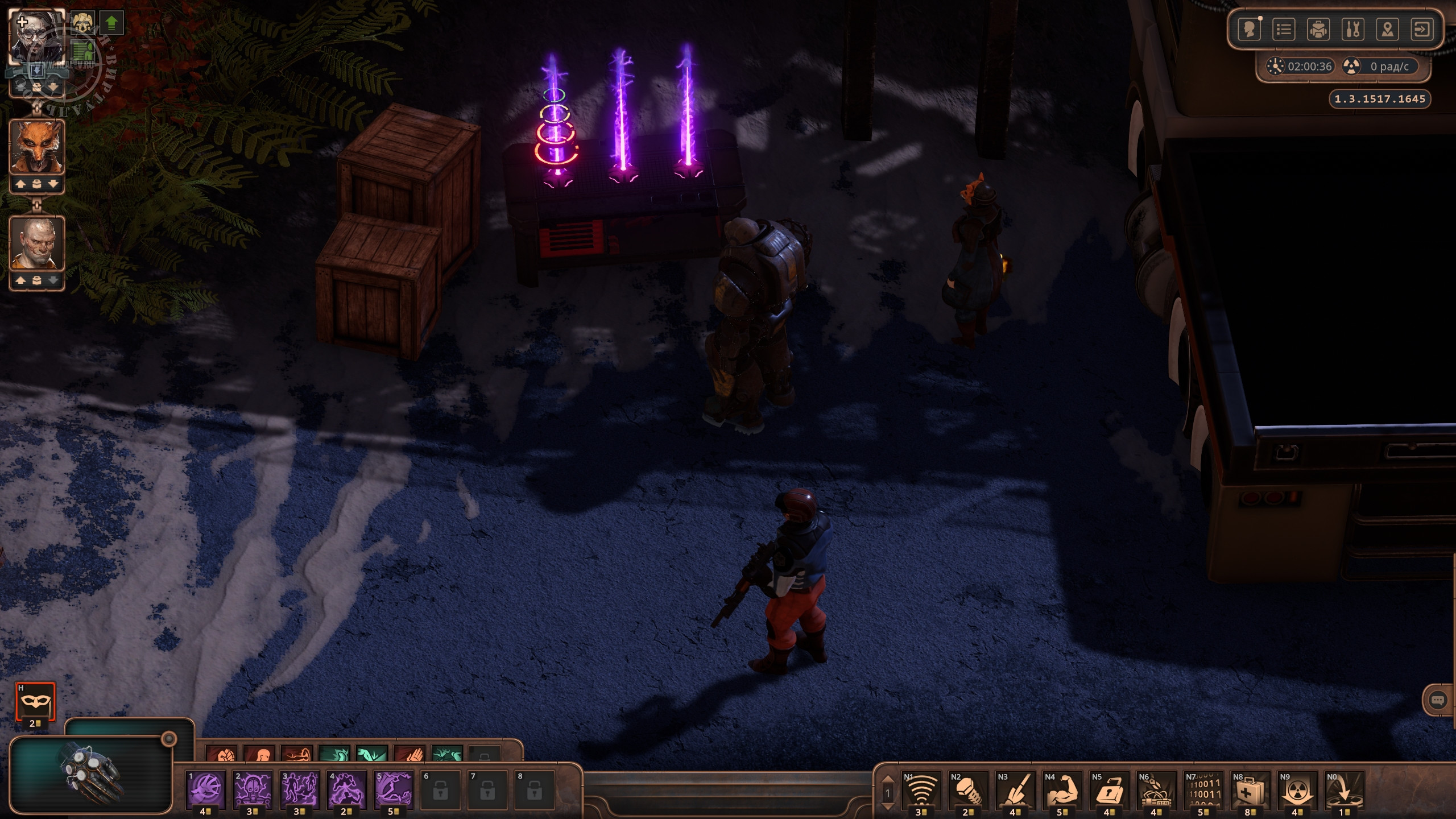Image resolution: width=1456 pixels, height=819 pixels.
Task: Open the map marker button
Action: tap(1388, 29)
